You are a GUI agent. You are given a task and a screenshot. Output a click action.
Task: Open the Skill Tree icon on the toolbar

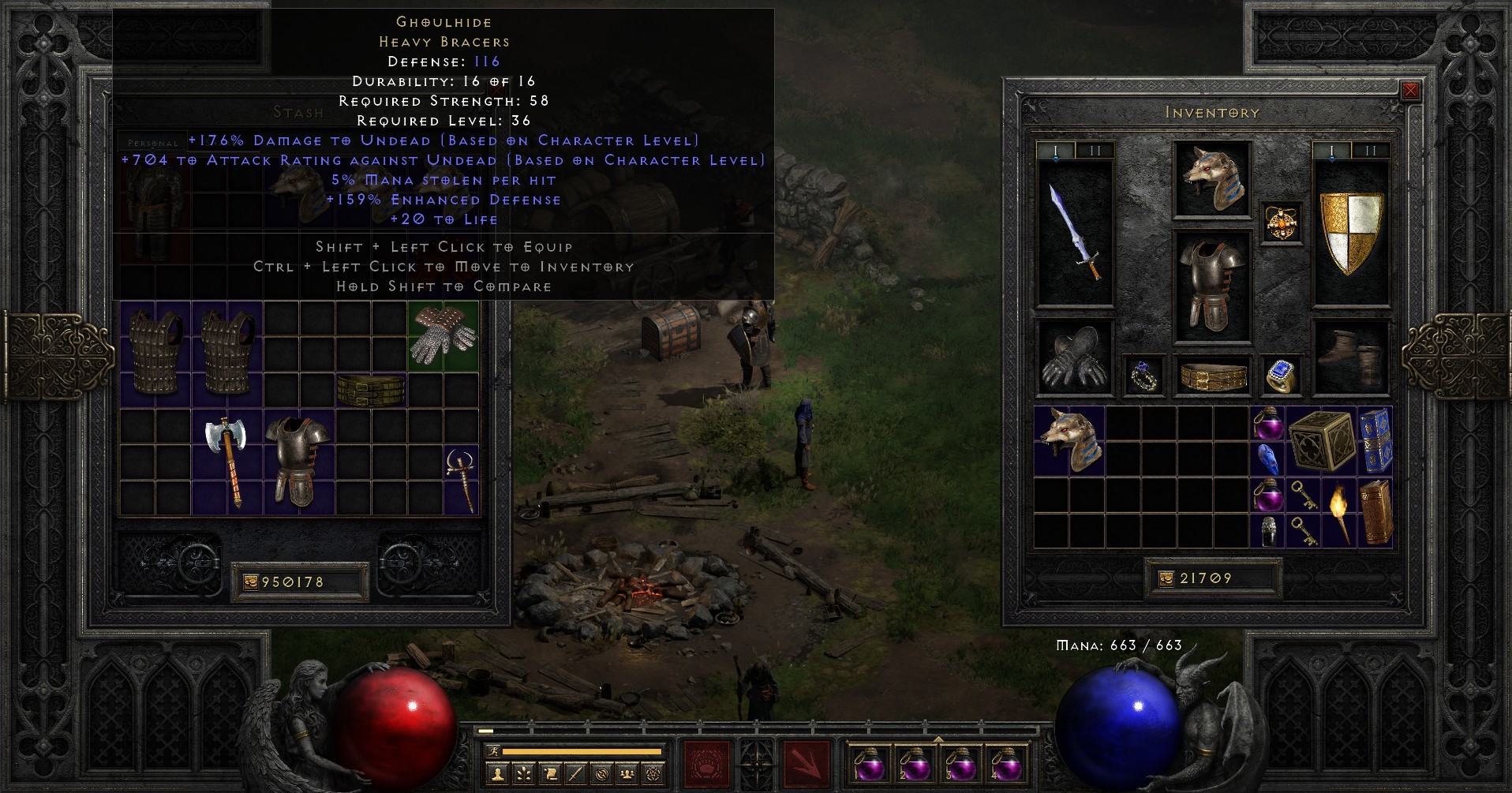pyautogui.click(x=524, y=775)
